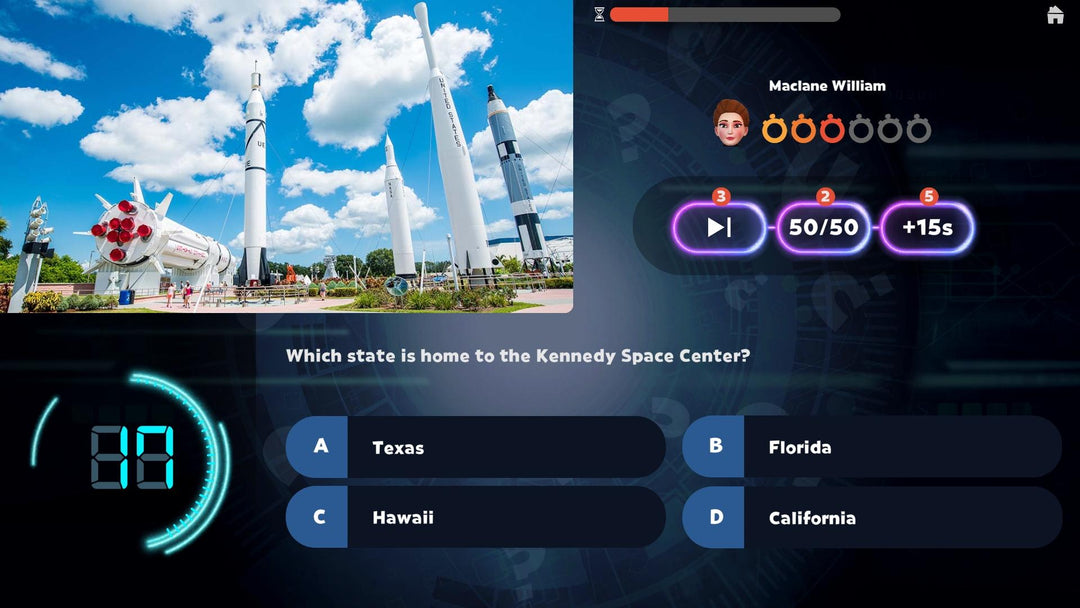Activate the 50/50 lifeline
Viewport: 1080px width, 608px height.
pos(823,227)
